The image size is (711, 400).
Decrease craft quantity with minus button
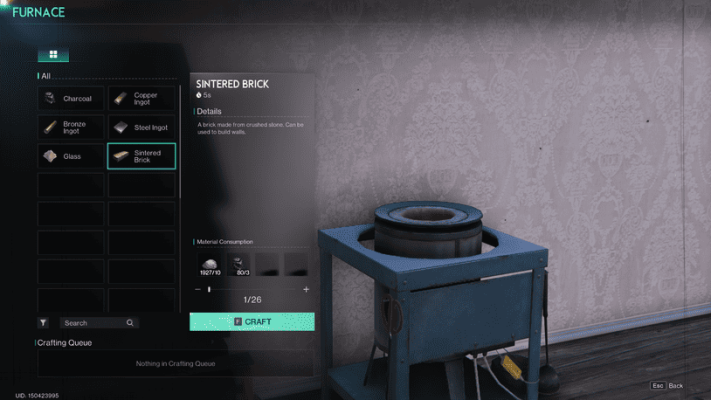click(x=197, y=289)
